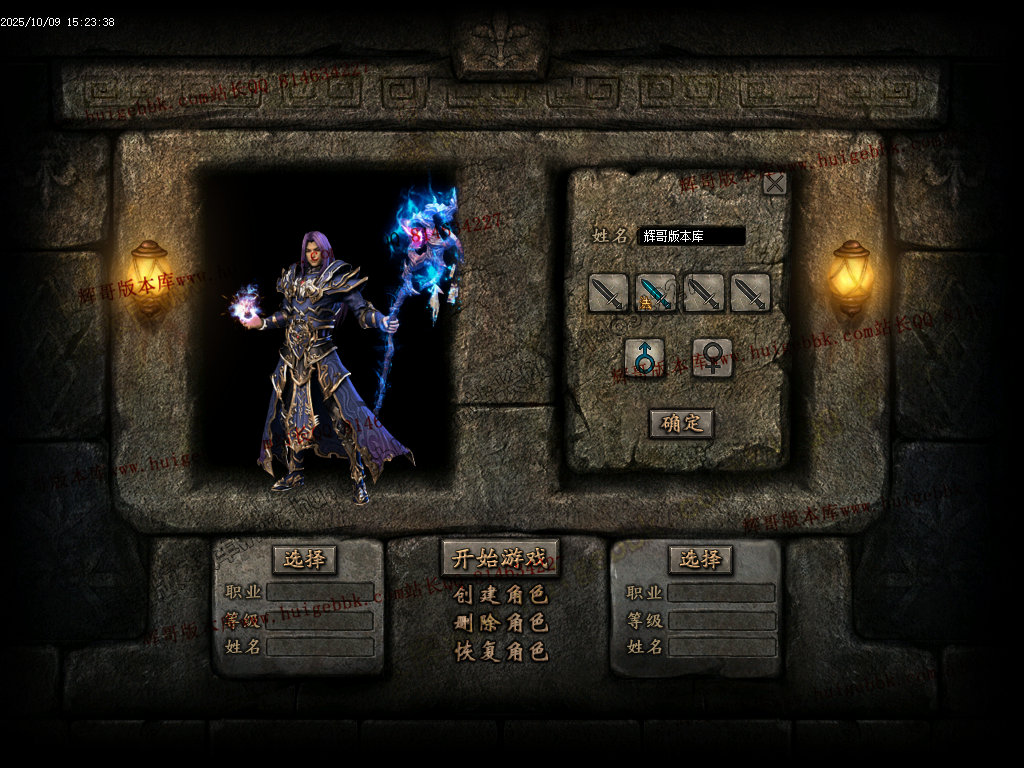Select the 删除角色 delete character option

point(500,623)
